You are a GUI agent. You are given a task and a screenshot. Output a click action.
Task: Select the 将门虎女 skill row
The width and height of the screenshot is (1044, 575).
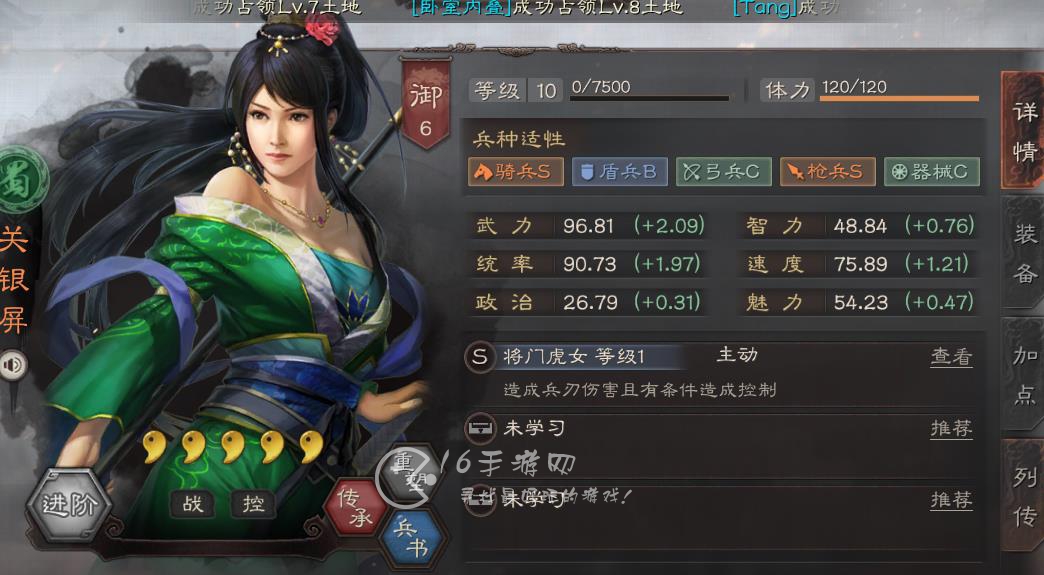coord(600,357)
